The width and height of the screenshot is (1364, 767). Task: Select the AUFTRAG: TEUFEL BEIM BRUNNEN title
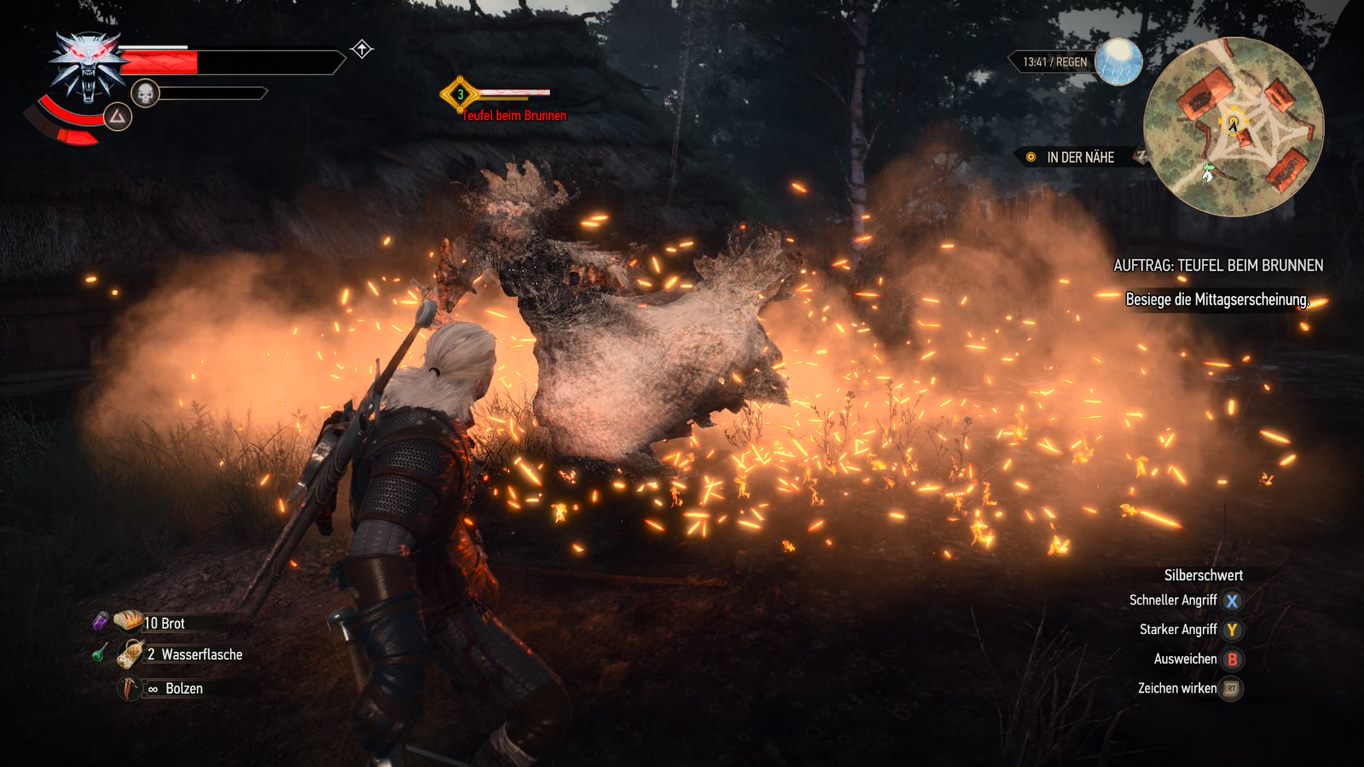(x=1218, y=265)
